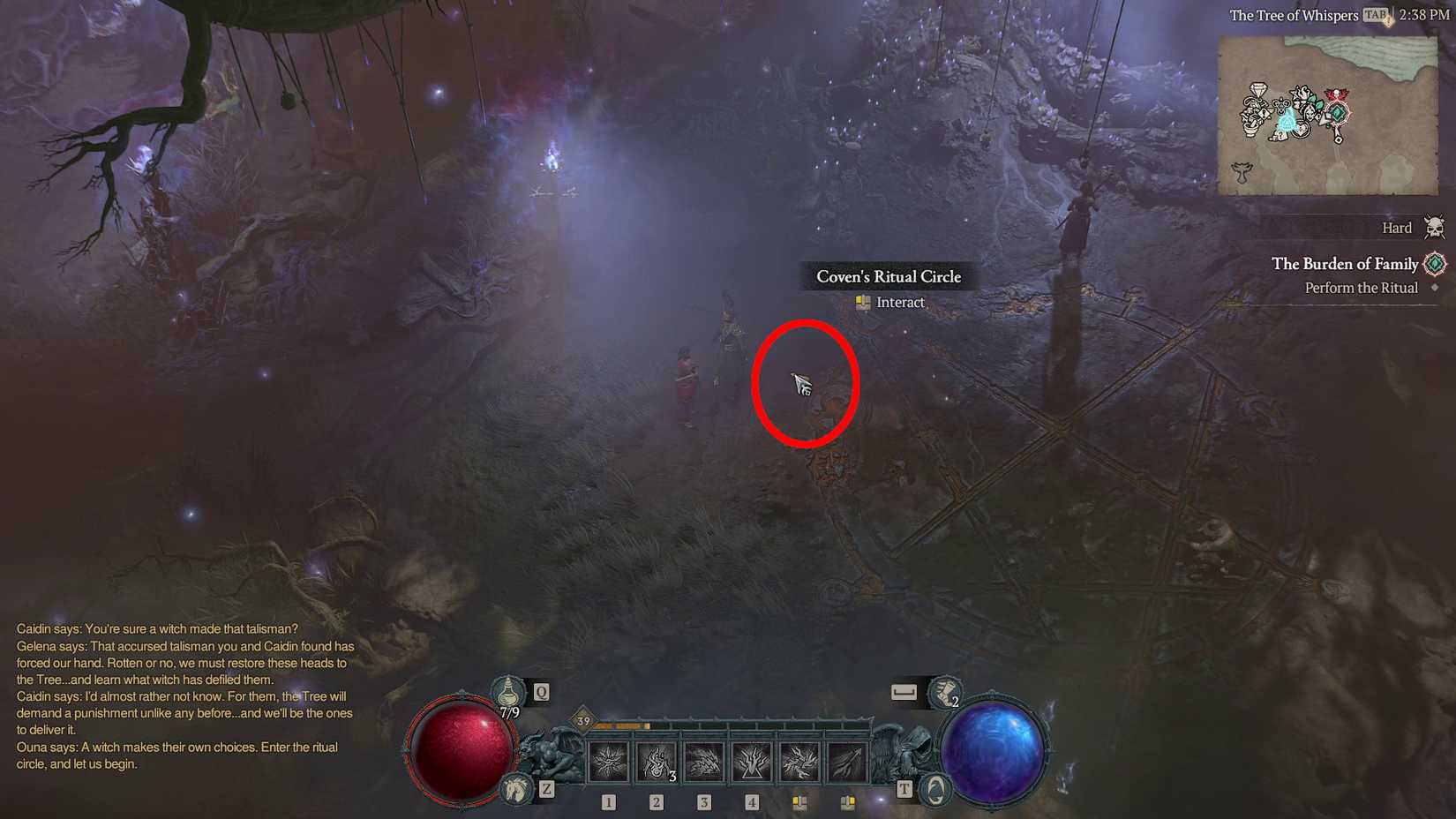
Task: Activate the Evade icon beside the T key
Action: (936, 787)
